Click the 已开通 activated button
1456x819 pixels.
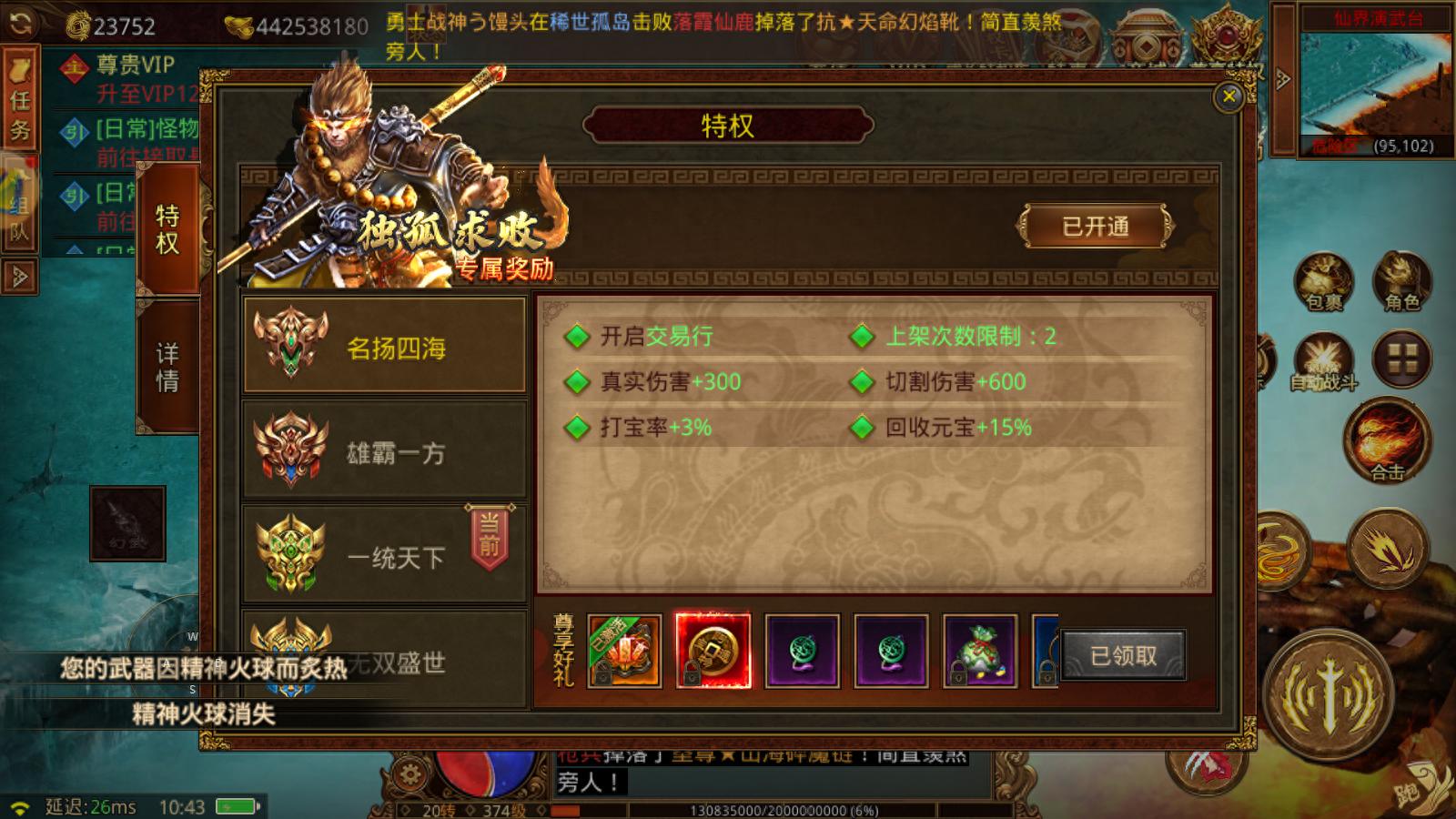pos(1094,227)
